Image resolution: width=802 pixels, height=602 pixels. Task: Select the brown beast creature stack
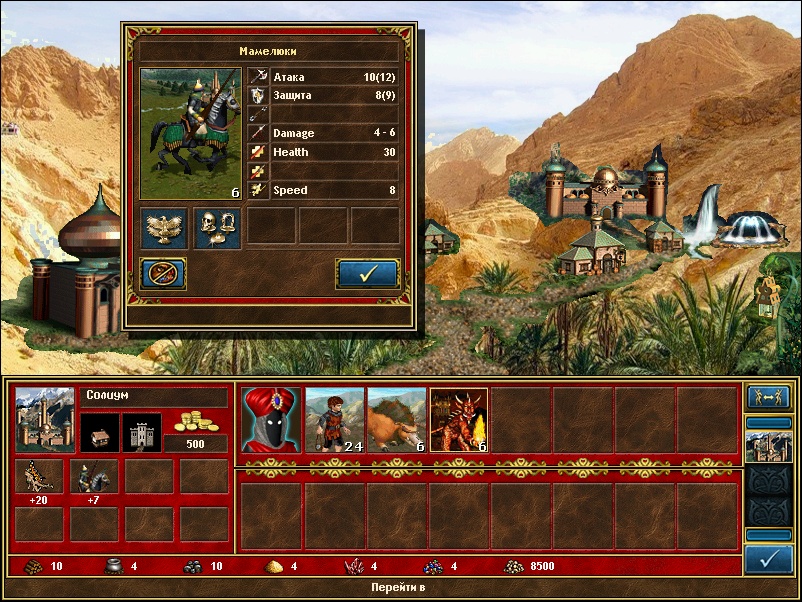coord(396,420)
